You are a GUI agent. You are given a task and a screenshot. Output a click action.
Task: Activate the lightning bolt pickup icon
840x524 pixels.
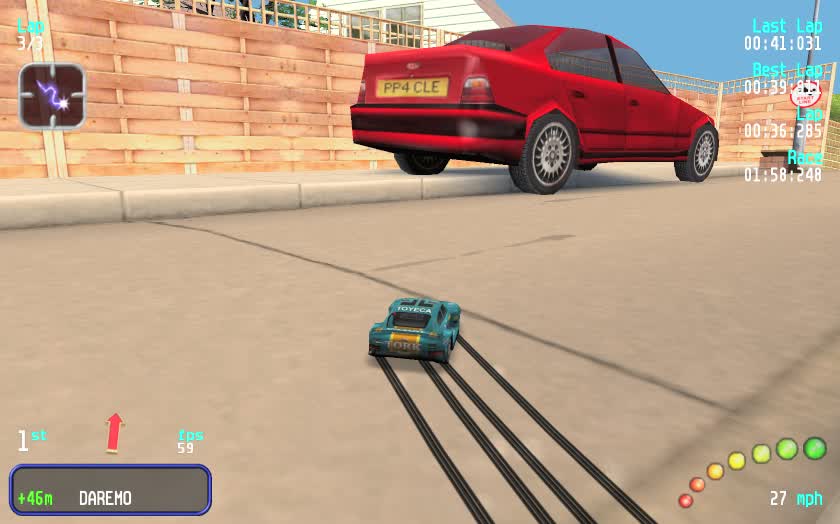(52, 96)
